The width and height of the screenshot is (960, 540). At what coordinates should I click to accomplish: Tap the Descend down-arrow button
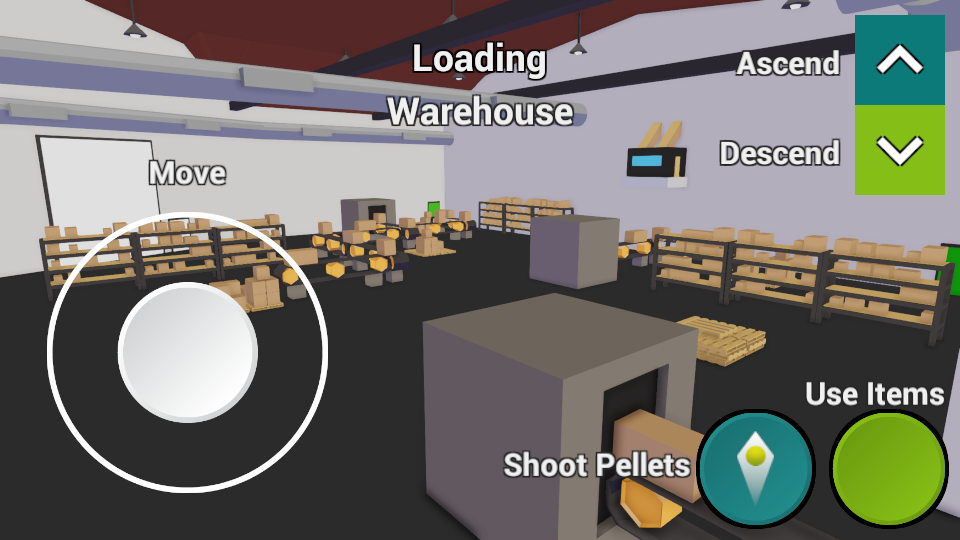(x=899, y=150)
